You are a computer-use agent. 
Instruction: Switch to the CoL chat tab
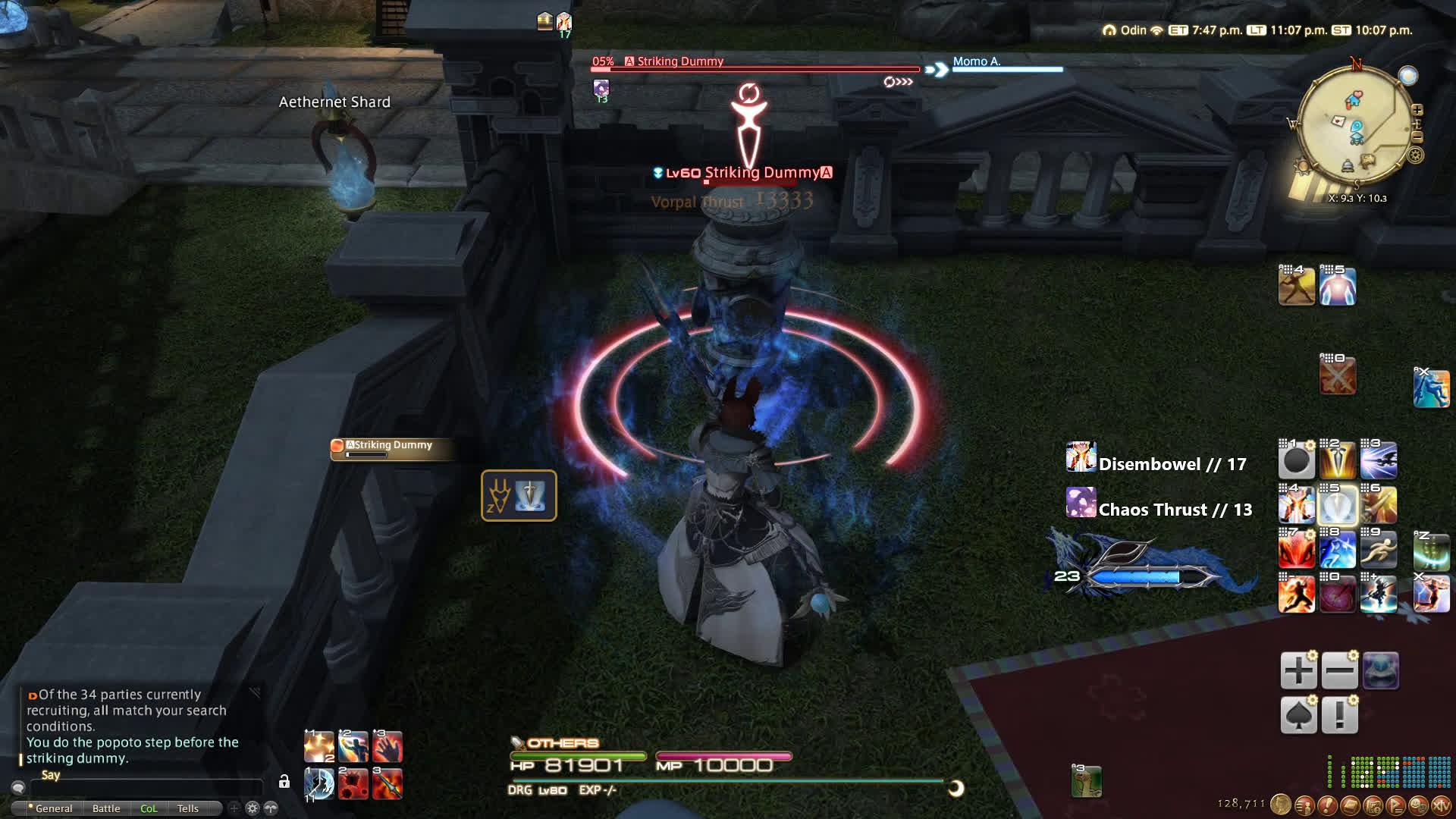pos(149,808)
